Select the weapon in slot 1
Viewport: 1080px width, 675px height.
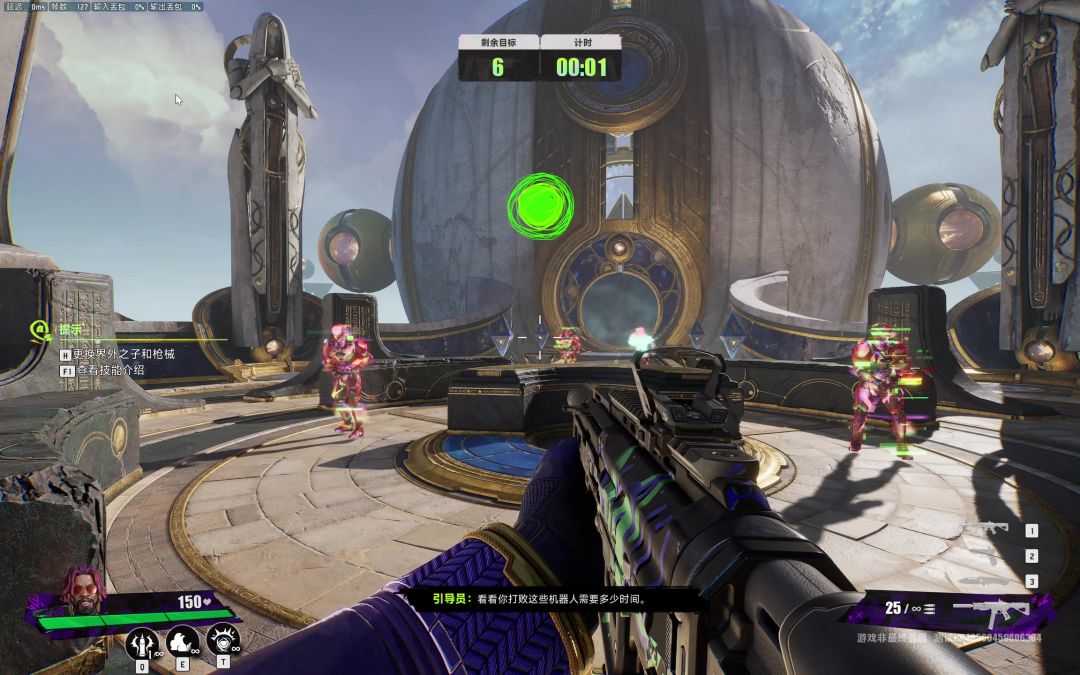coord(986,531)
